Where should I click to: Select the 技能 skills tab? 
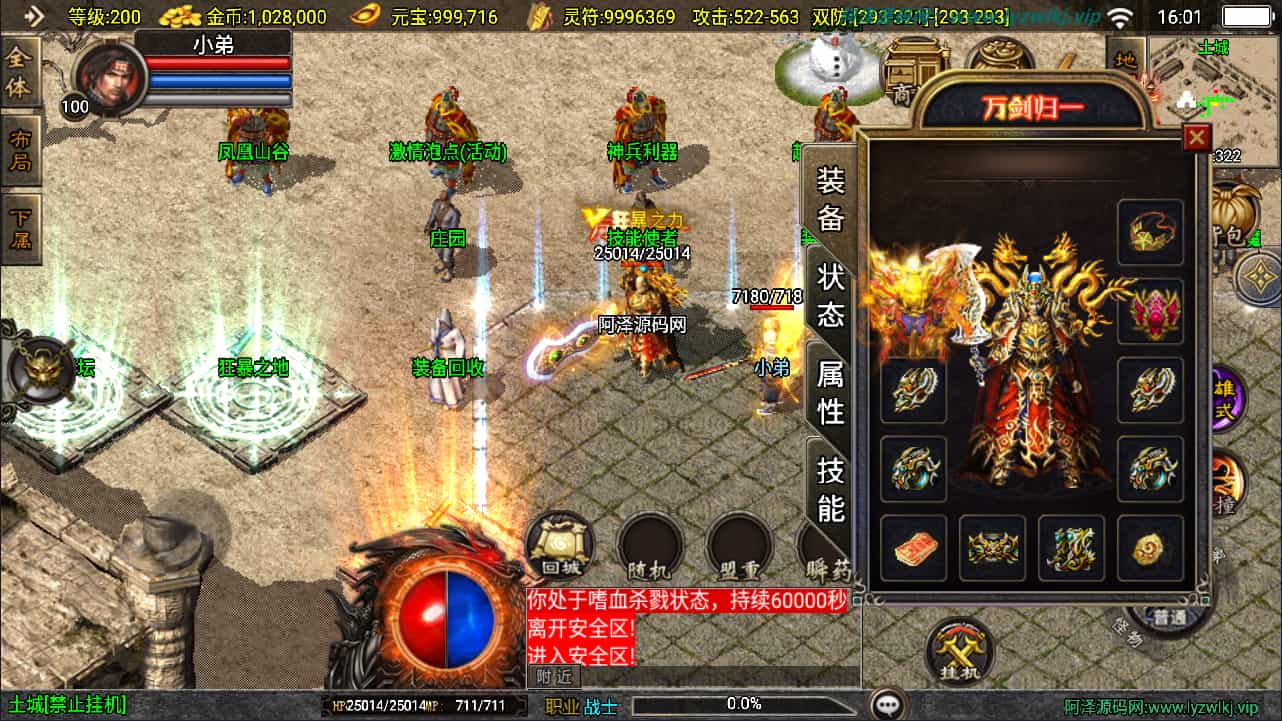click(x=831, y=487)
